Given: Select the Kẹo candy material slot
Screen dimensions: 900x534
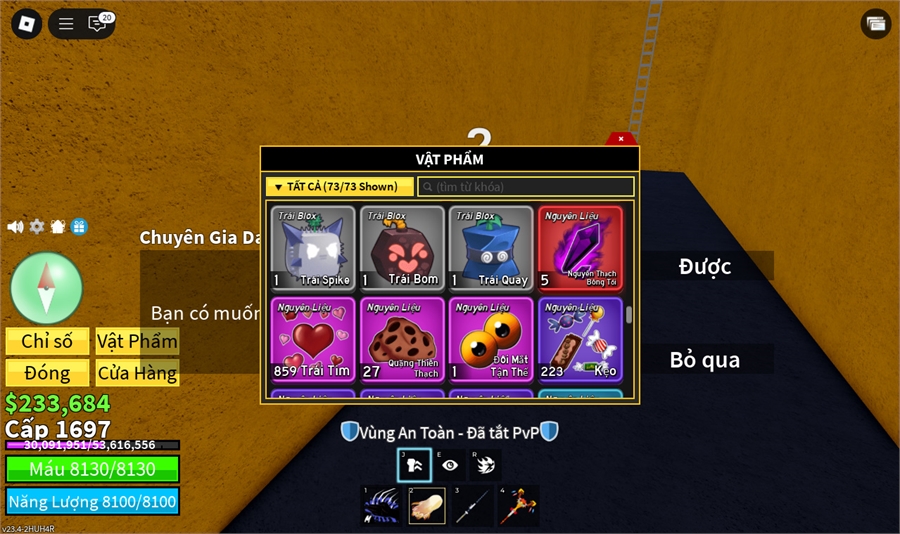Looking at the screenshot, I should pos(580,339).
